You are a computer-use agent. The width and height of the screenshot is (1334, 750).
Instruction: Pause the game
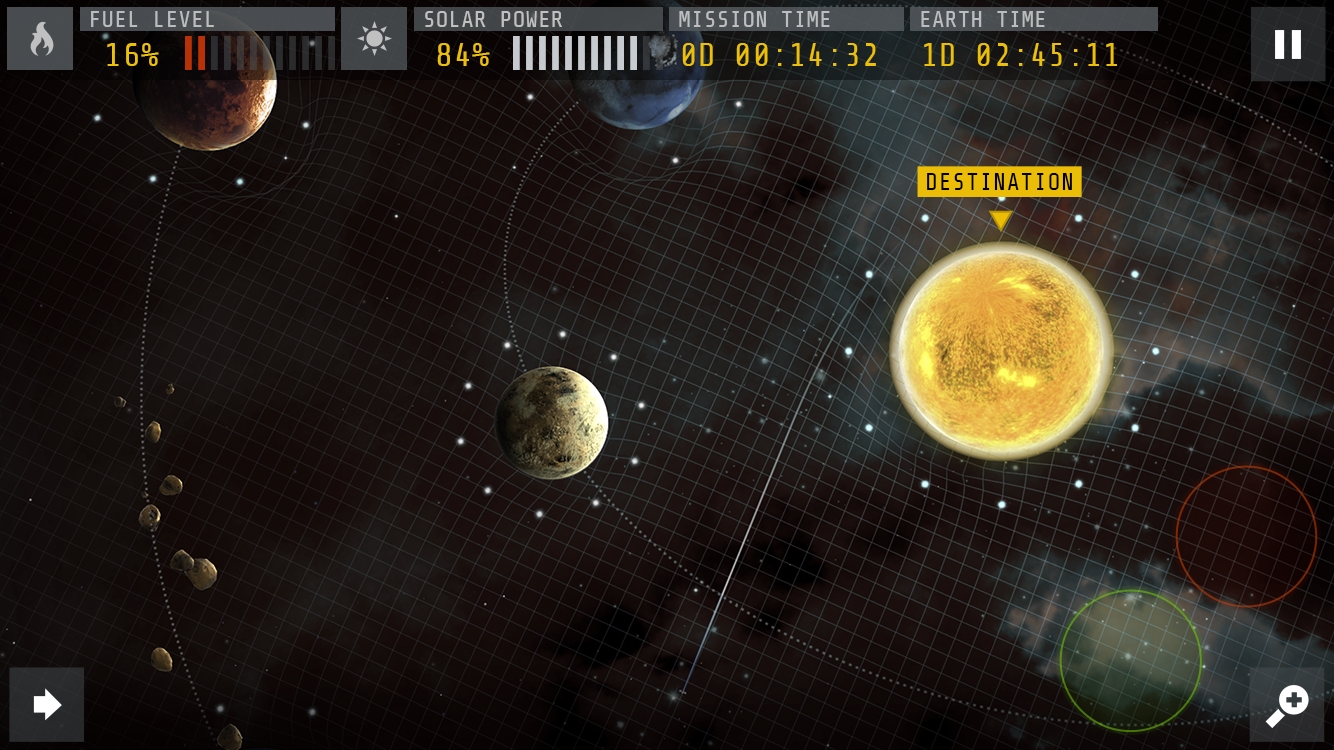pos(1287,44)
